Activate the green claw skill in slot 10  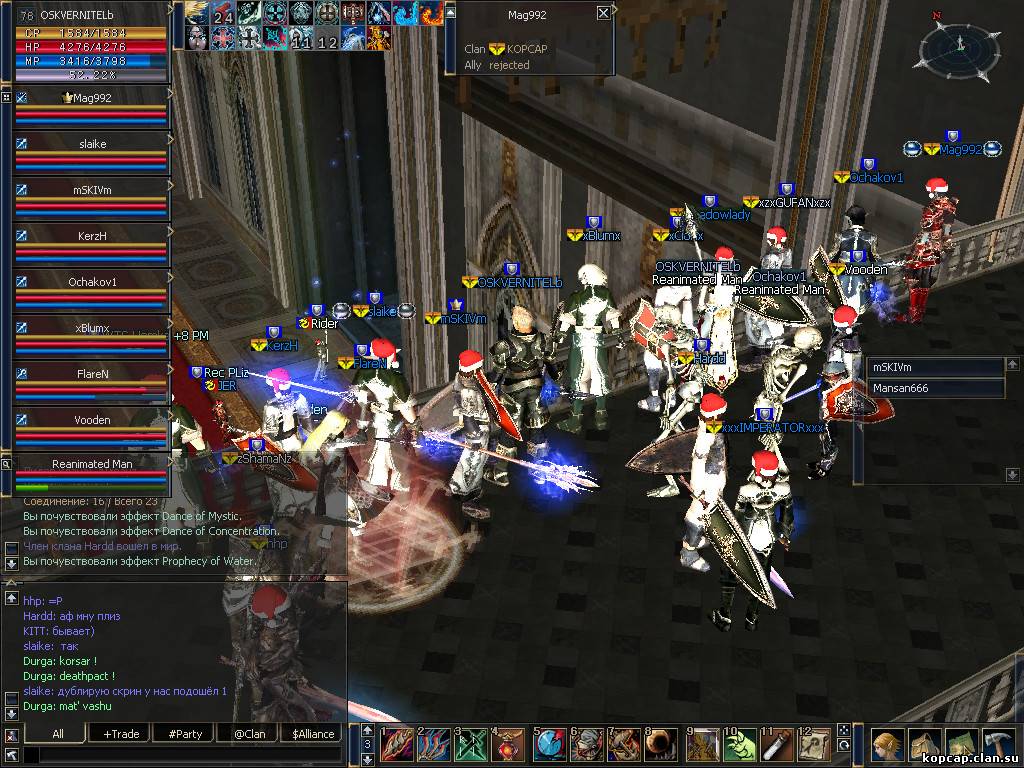pos(739,745)
